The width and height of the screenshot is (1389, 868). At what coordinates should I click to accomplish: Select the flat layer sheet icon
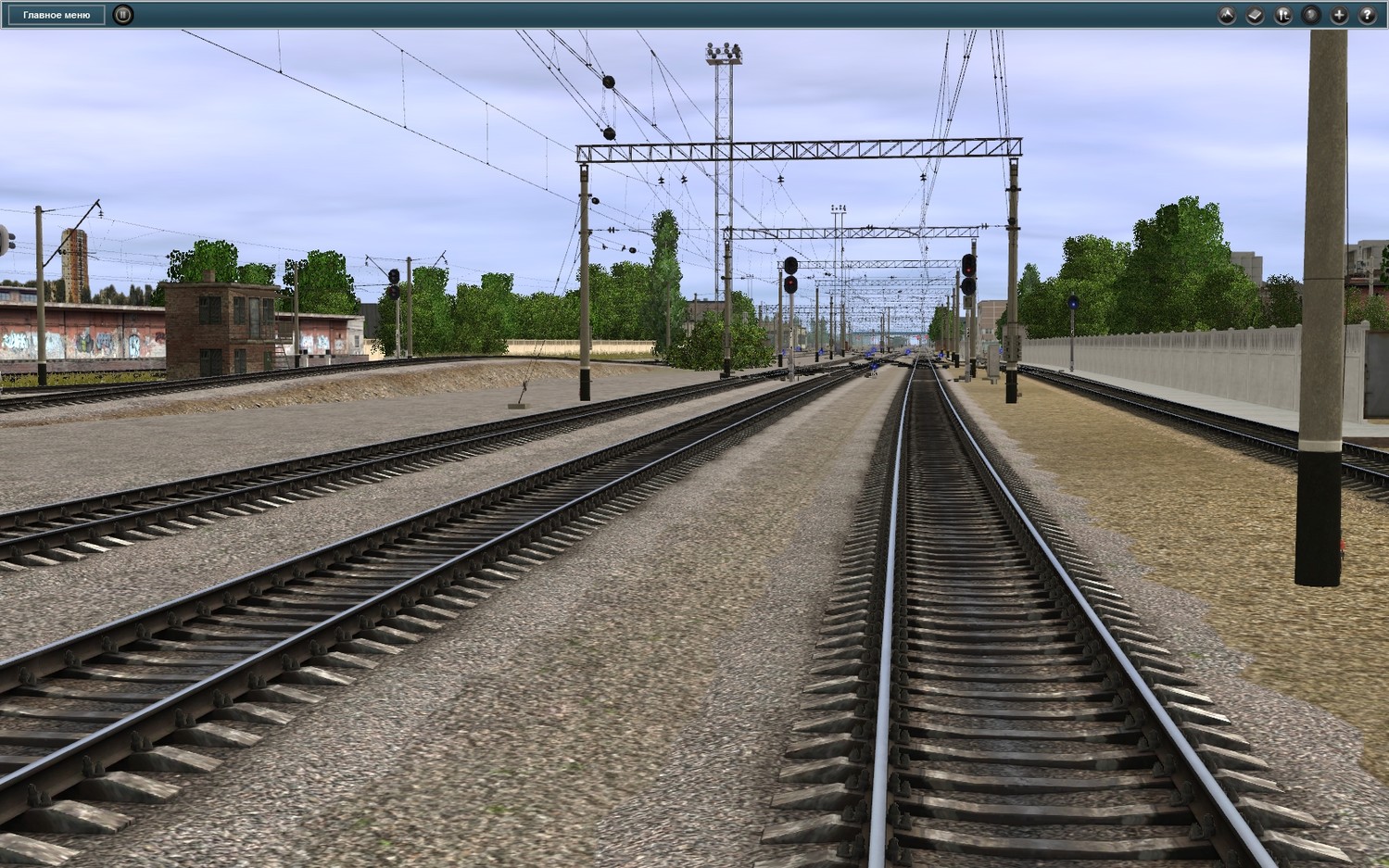pos(1255,15)
